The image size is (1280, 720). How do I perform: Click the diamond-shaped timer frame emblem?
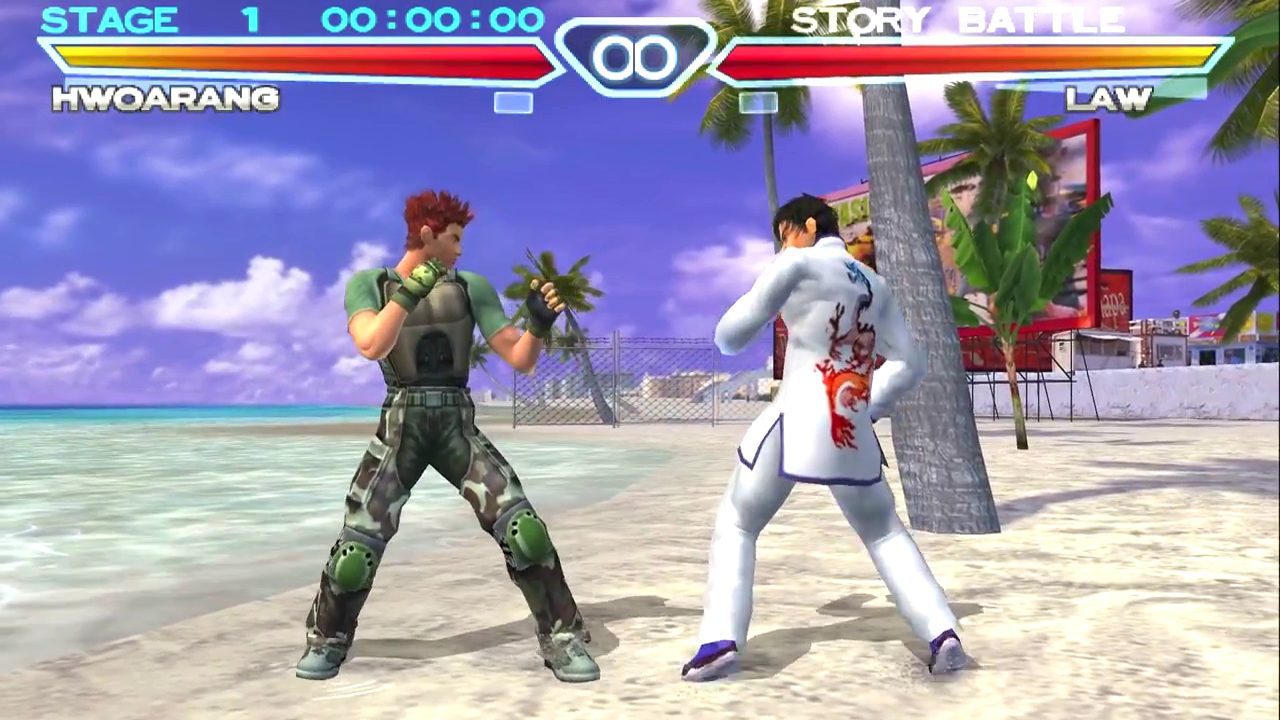[x=640, y=58]
